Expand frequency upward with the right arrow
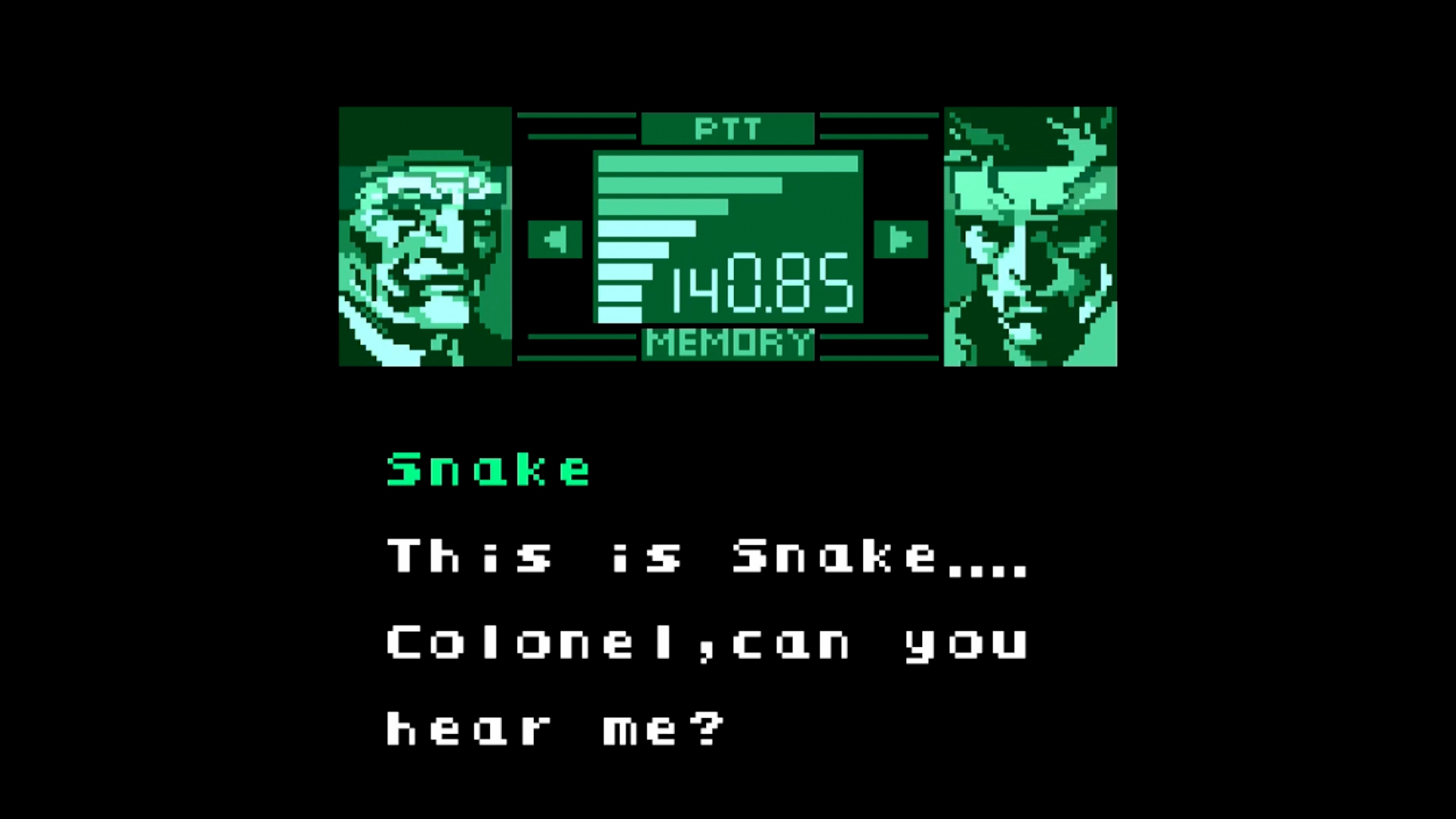The height and width of the screenshot is (819, 1456). pos(901,237)
